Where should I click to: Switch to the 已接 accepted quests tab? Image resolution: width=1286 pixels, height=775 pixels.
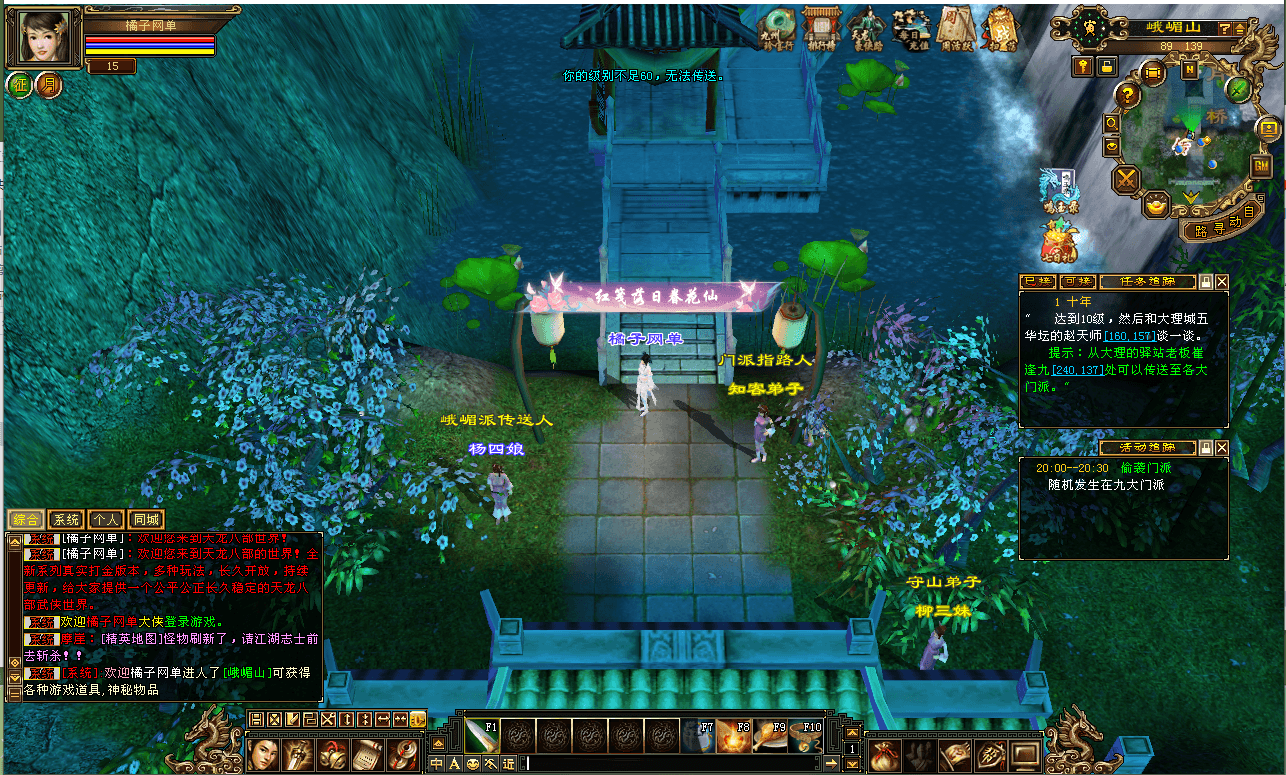tap(1037, 282)
